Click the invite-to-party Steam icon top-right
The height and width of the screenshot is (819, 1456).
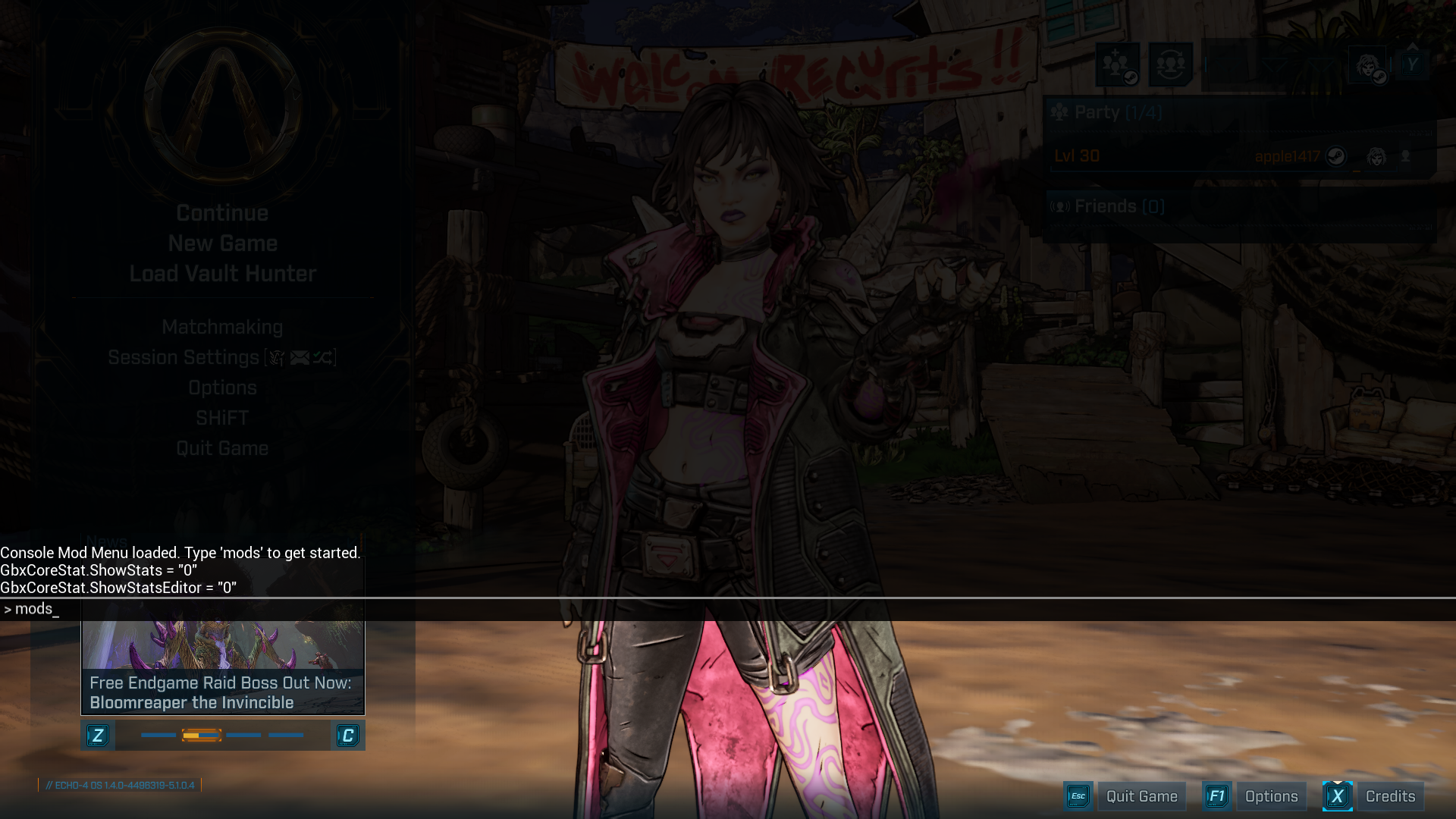(1119, 64)
